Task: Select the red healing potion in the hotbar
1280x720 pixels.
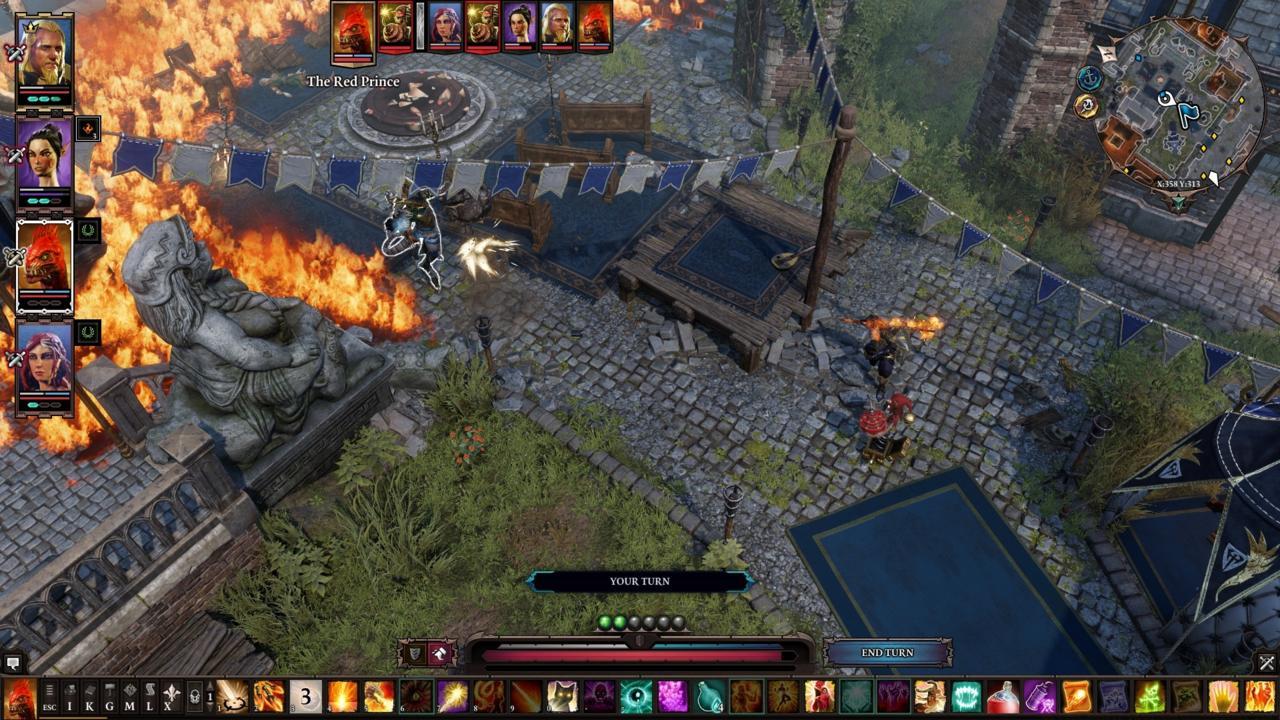Action: tap(1003, 698)
